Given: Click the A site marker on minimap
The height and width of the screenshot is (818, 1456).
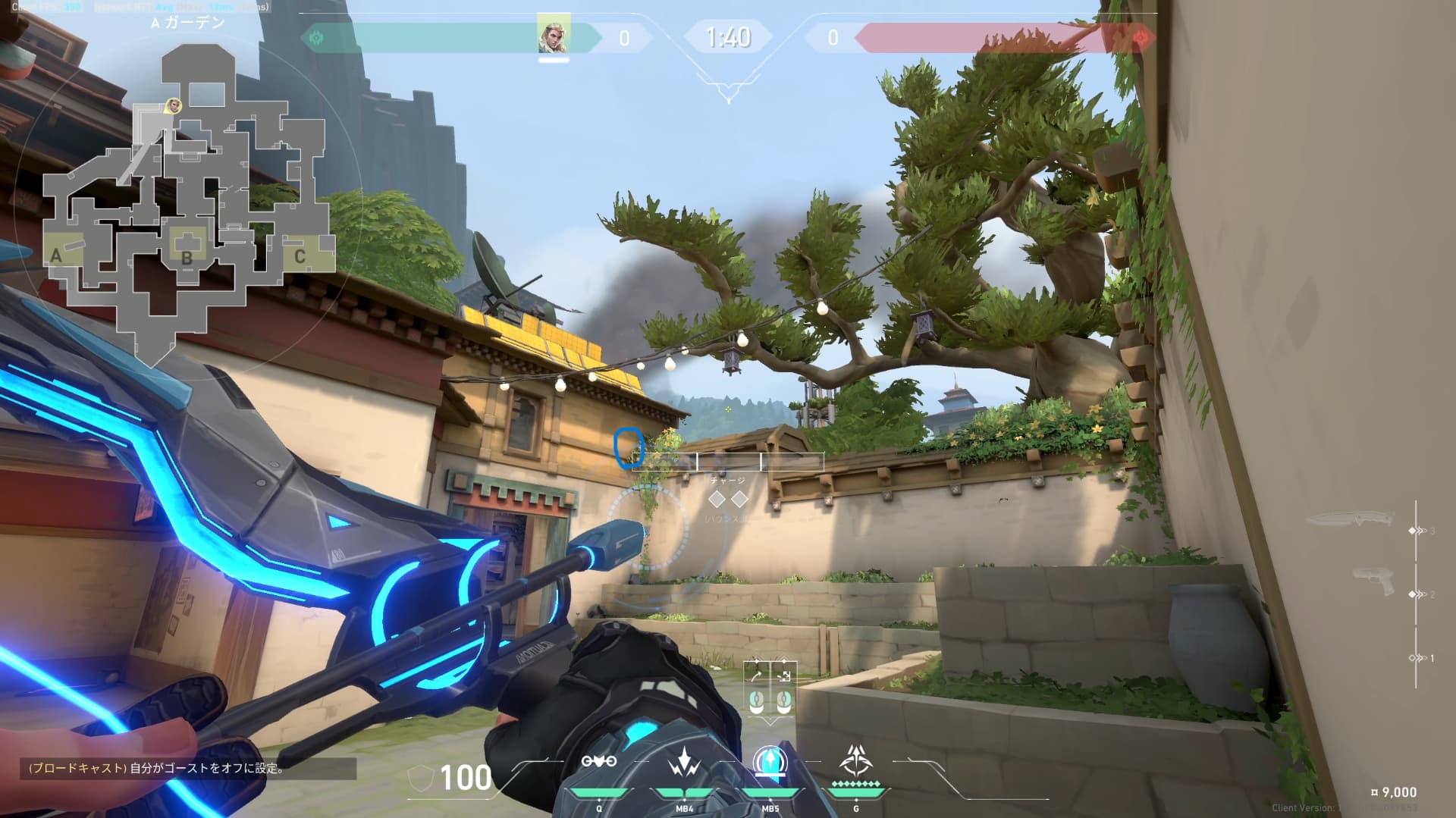Looking at the screenshot, I should coord(56,255).
